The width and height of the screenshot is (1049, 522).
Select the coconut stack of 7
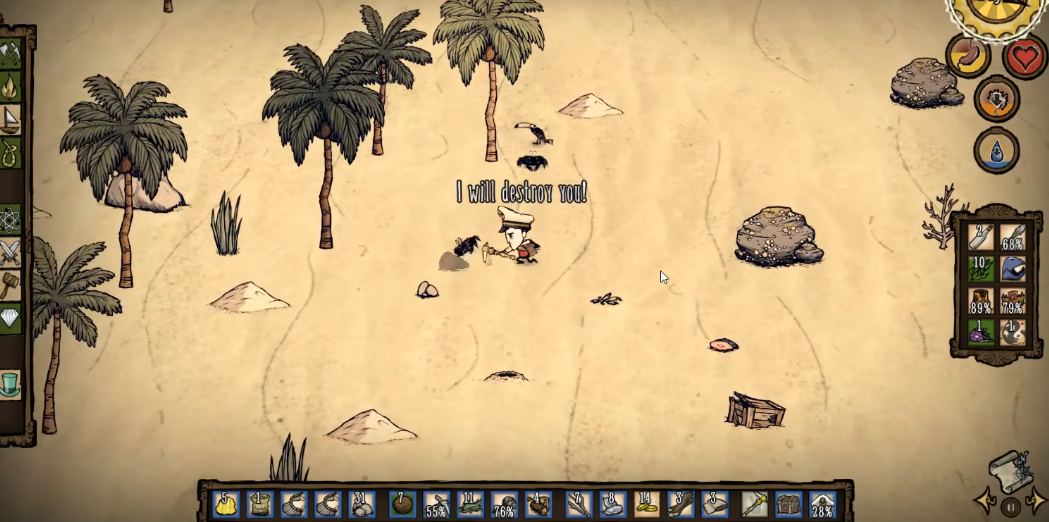coord(402,503)
